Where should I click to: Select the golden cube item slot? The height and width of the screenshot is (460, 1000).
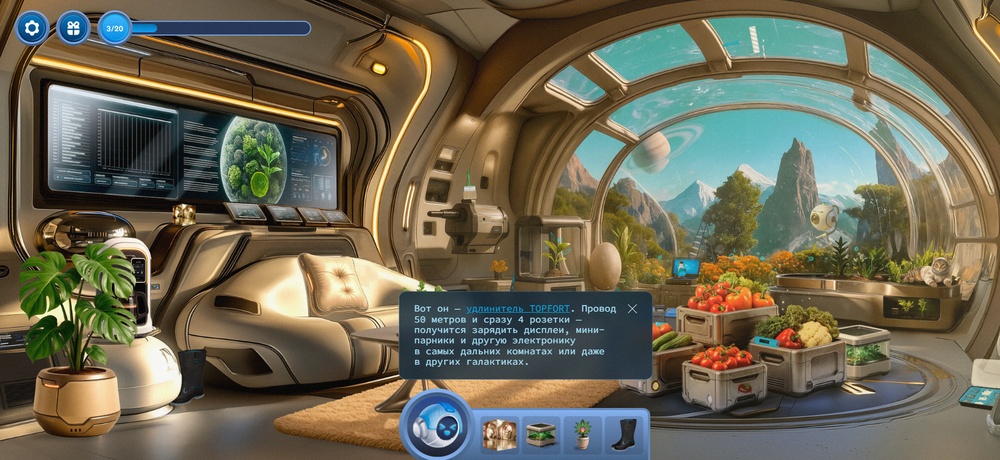click(498, 434)
